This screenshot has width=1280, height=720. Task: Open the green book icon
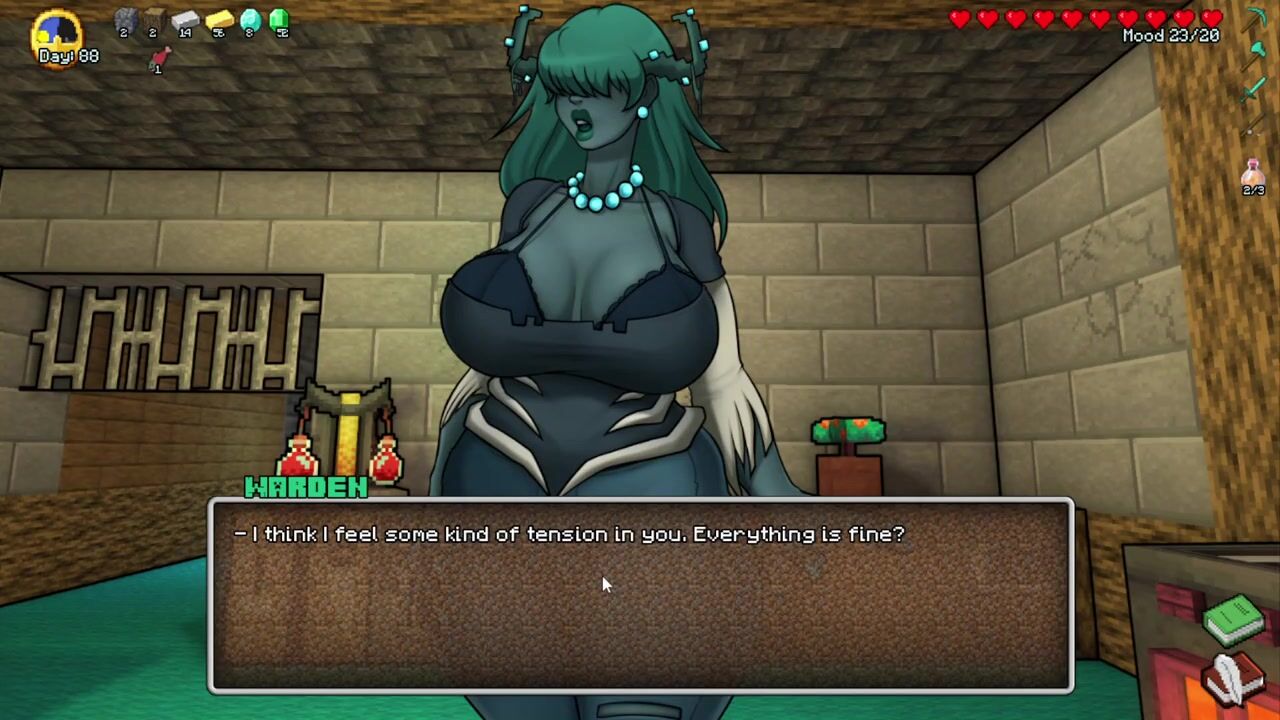1234,619
